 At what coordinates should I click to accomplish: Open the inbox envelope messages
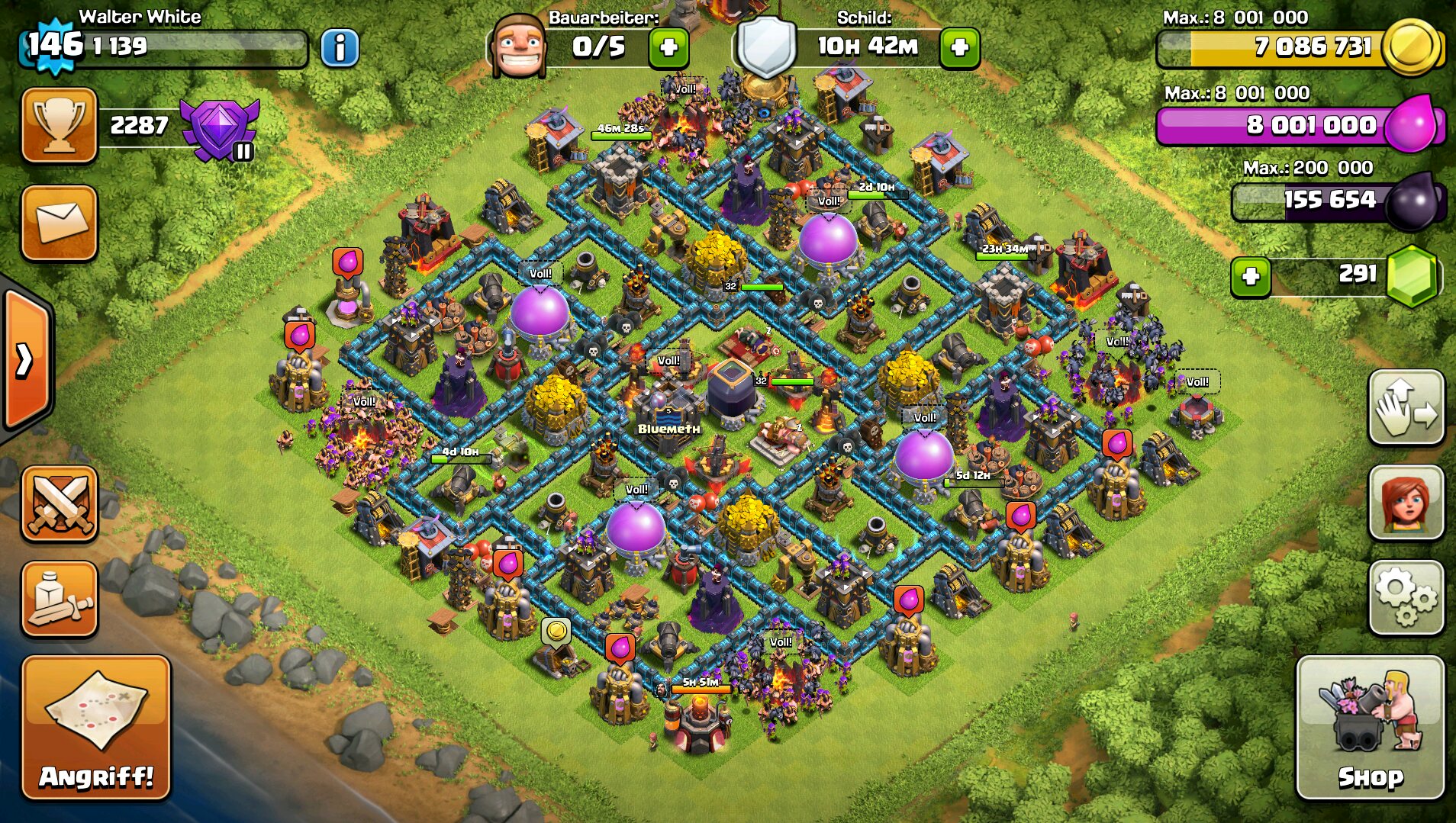(x=60, y=223)
